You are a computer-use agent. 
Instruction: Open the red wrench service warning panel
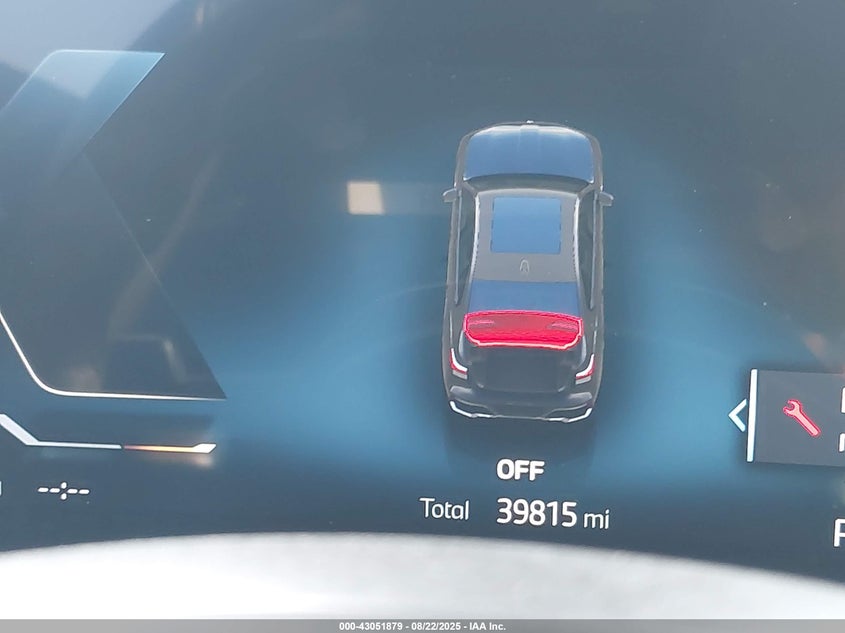click(x=801, y=417)
